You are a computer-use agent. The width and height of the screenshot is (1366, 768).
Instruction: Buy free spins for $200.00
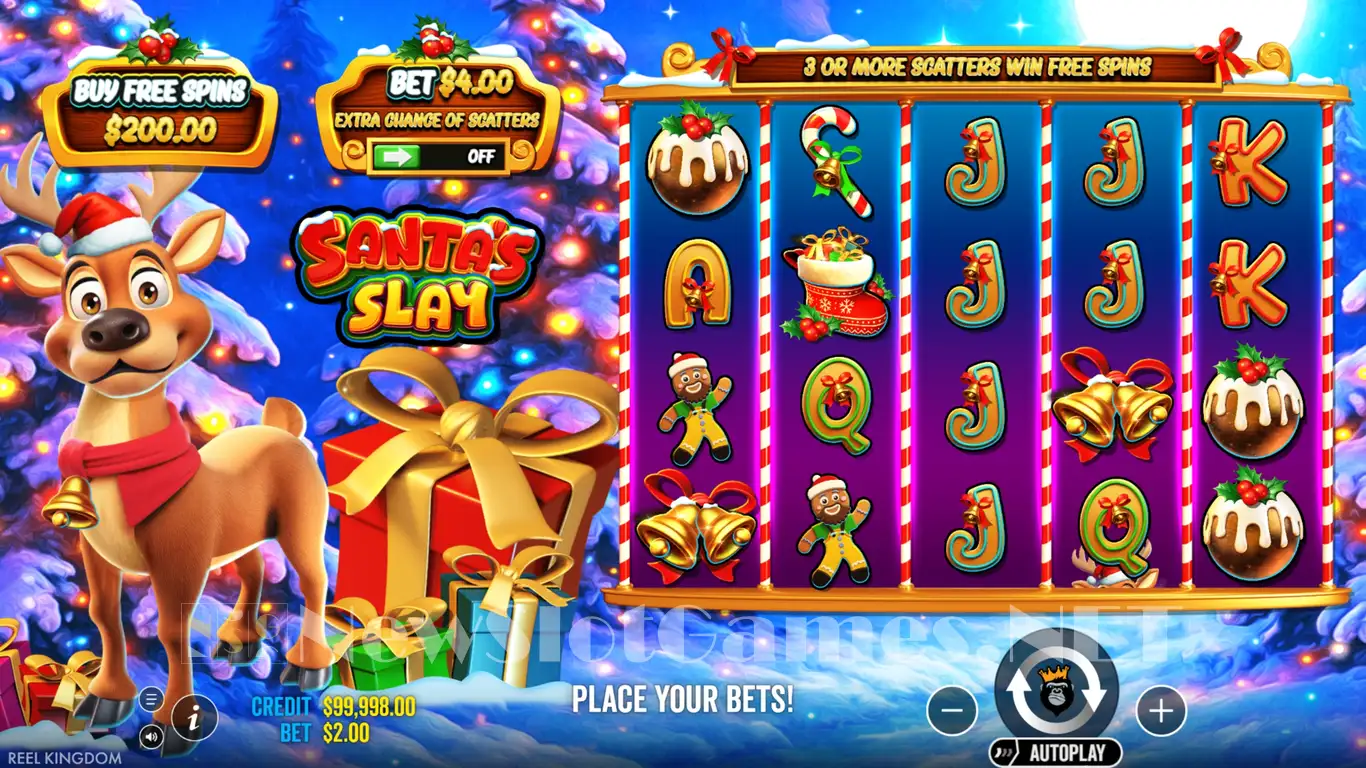coord(158,110)
